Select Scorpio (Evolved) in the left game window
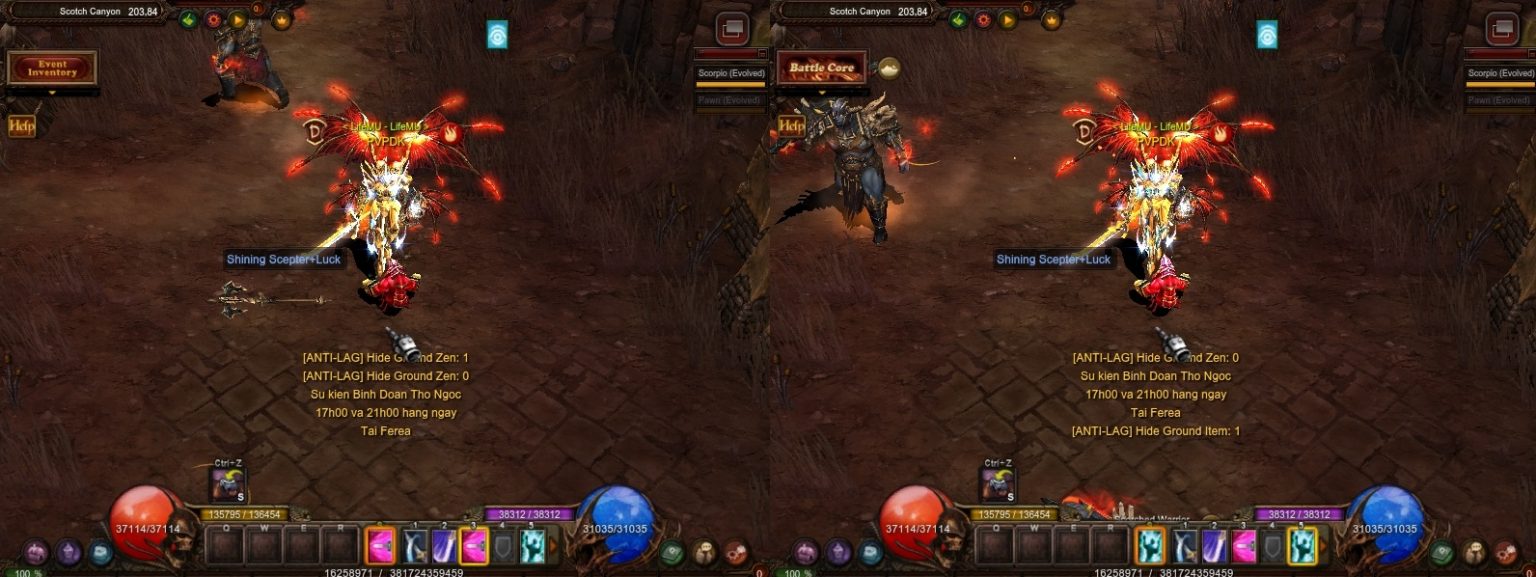The width and height of the screenshot is (1536, 577). pyautogui.click(x=731, y=73)
